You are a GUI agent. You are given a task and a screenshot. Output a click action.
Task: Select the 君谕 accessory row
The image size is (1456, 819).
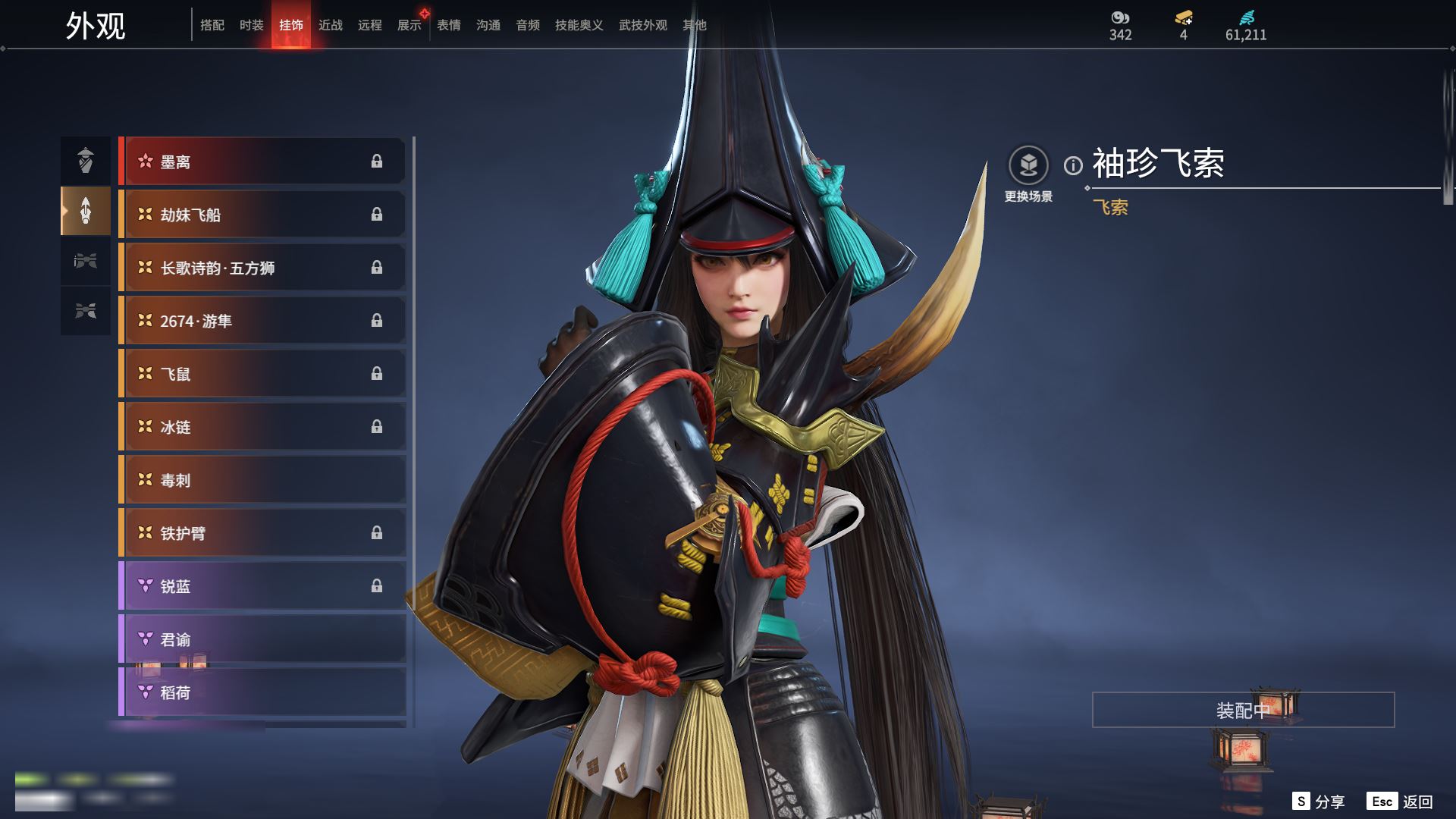[262, 639]
